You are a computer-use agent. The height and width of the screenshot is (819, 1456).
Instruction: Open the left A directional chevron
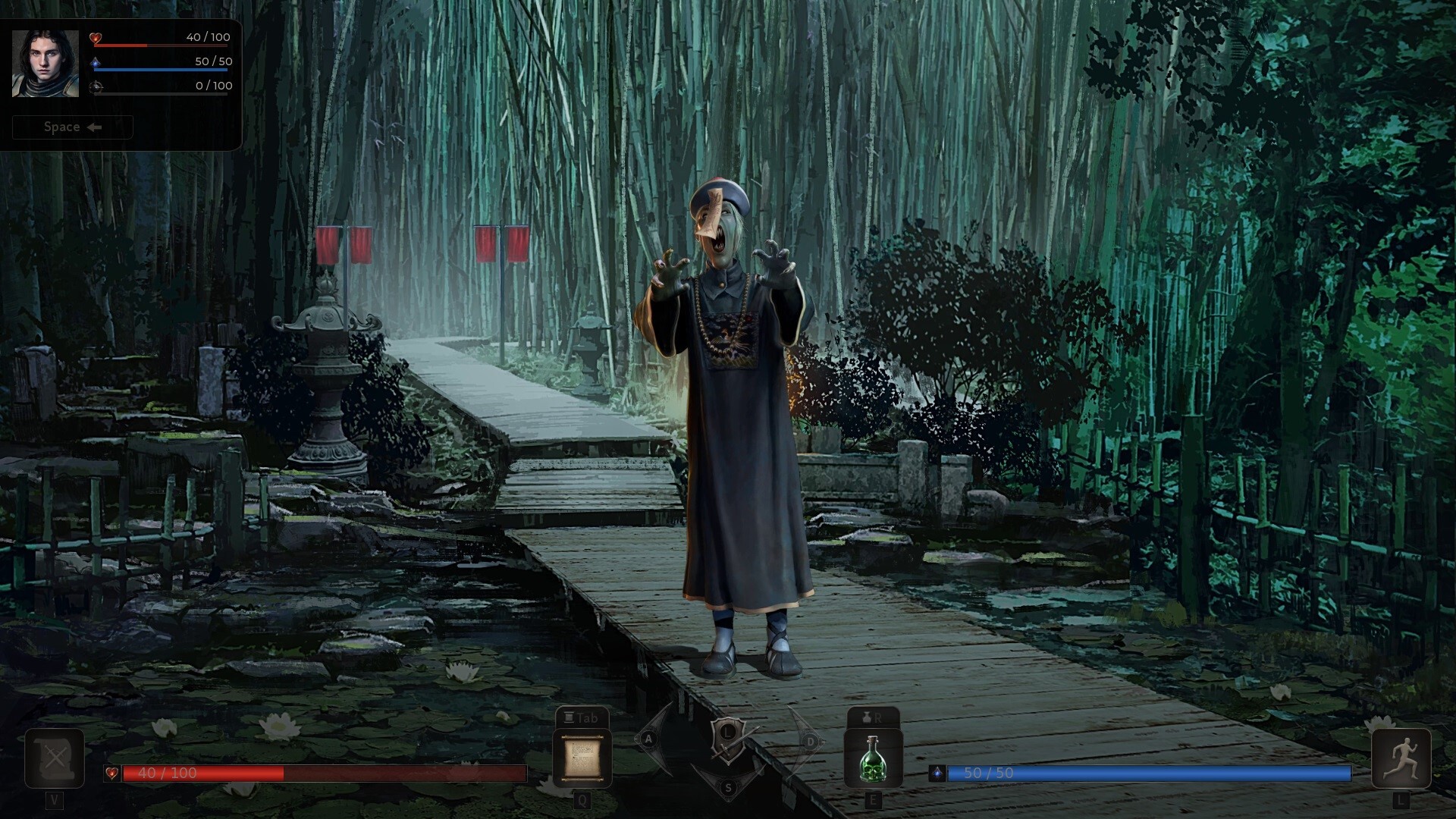648,737
